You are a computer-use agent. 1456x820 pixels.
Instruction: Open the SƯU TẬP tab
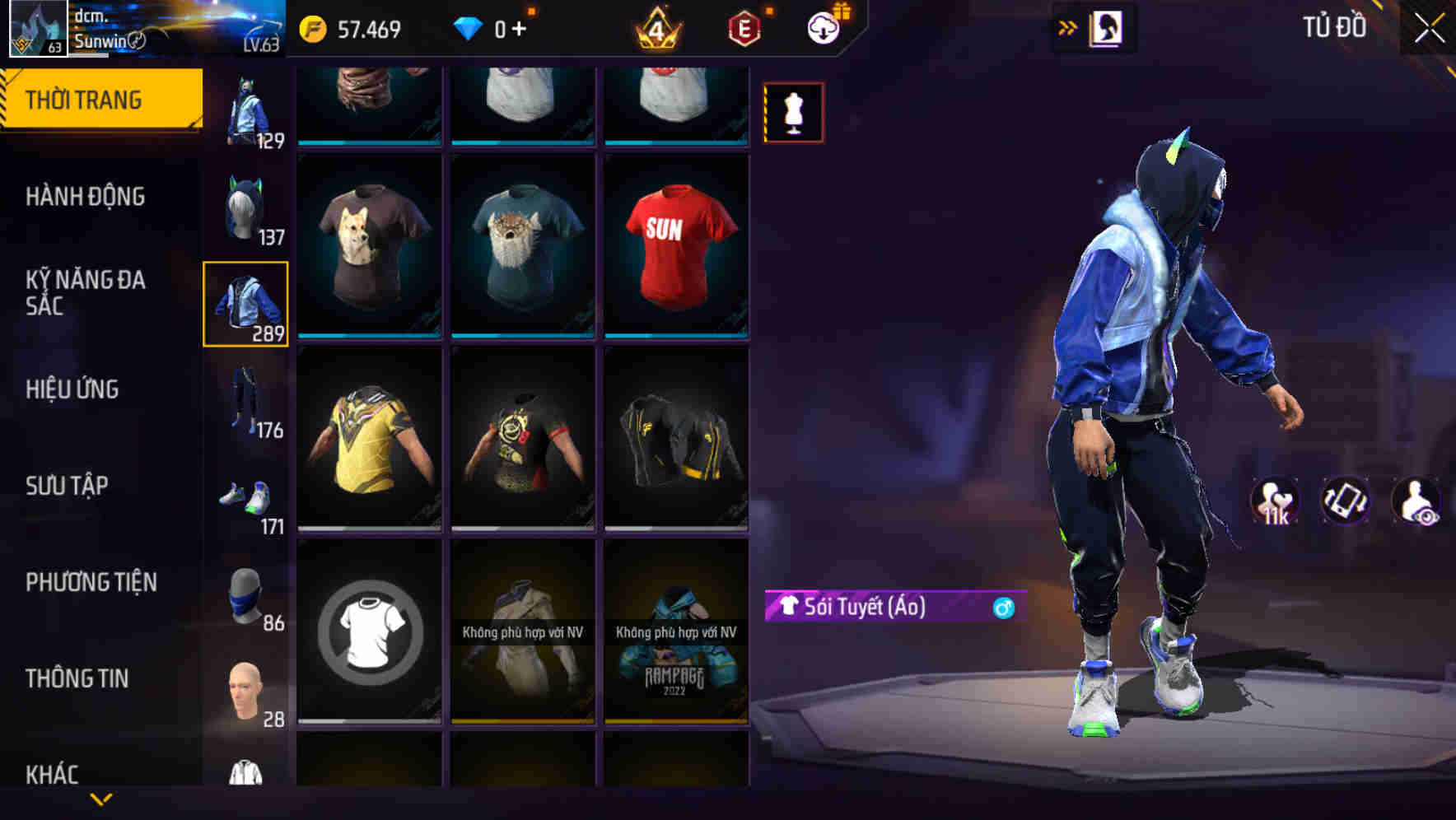[68, 486]
